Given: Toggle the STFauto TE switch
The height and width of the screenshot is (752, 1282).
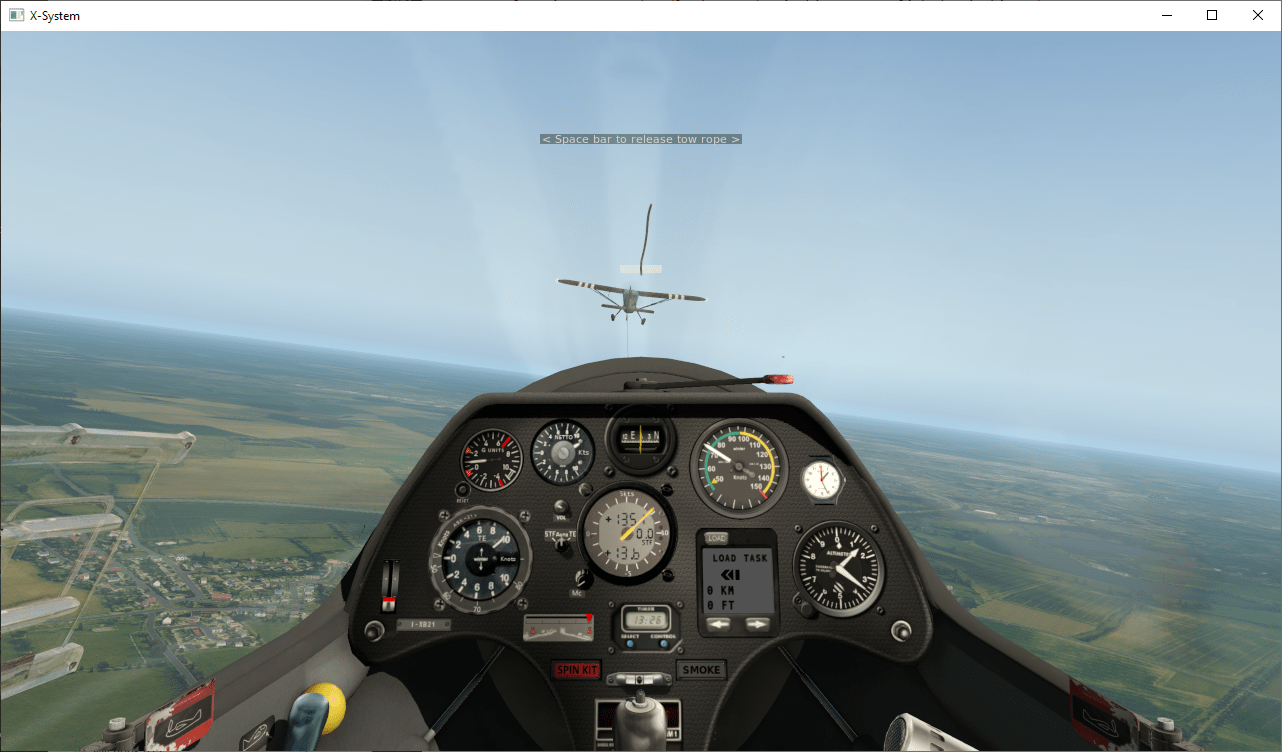Looking at the screenshot, I should [x=561, y=546].
